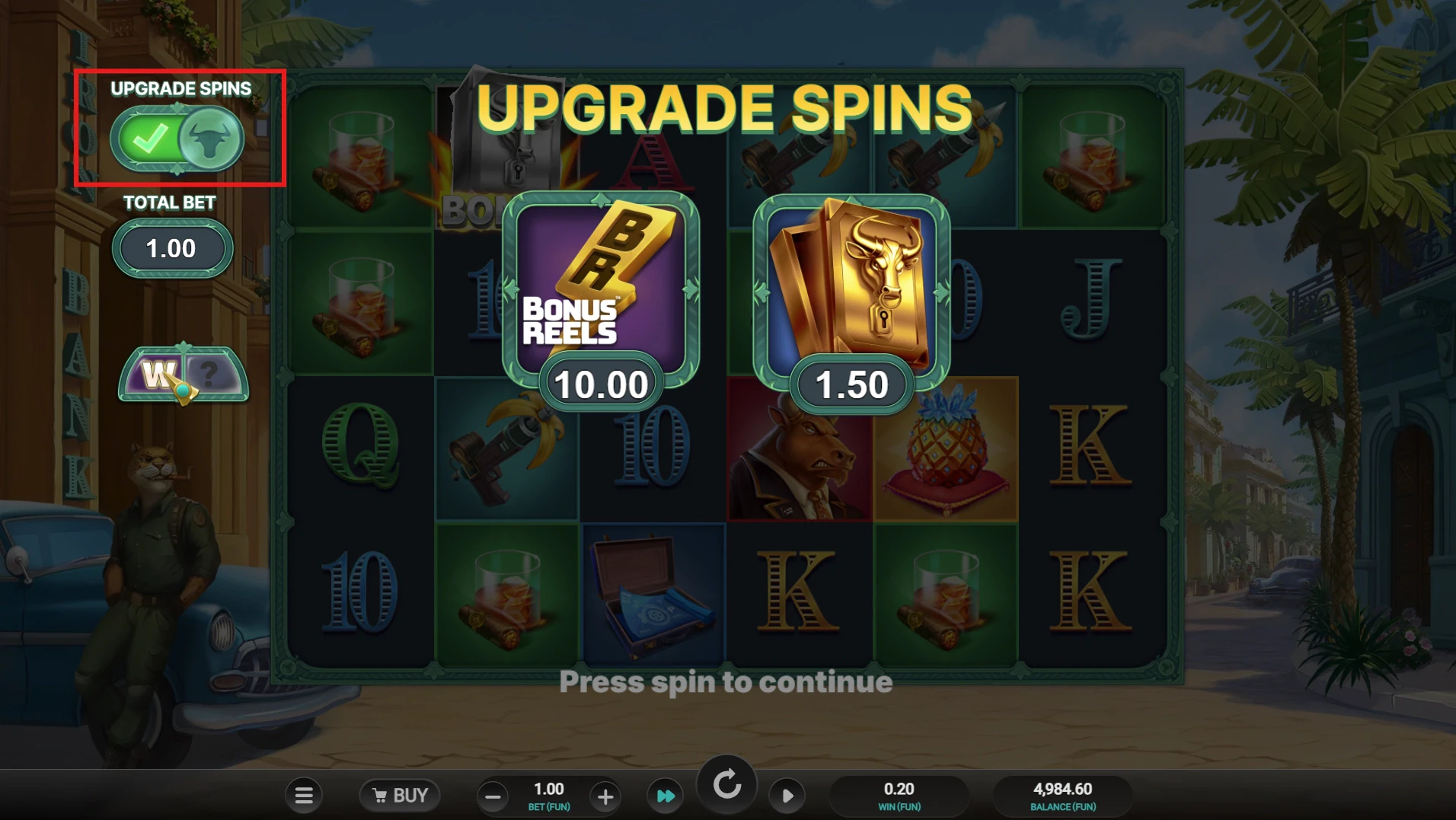1456x820 pixels.
Task: Click the green checkmark in Upgrade Spins
Action: (152, 139)
